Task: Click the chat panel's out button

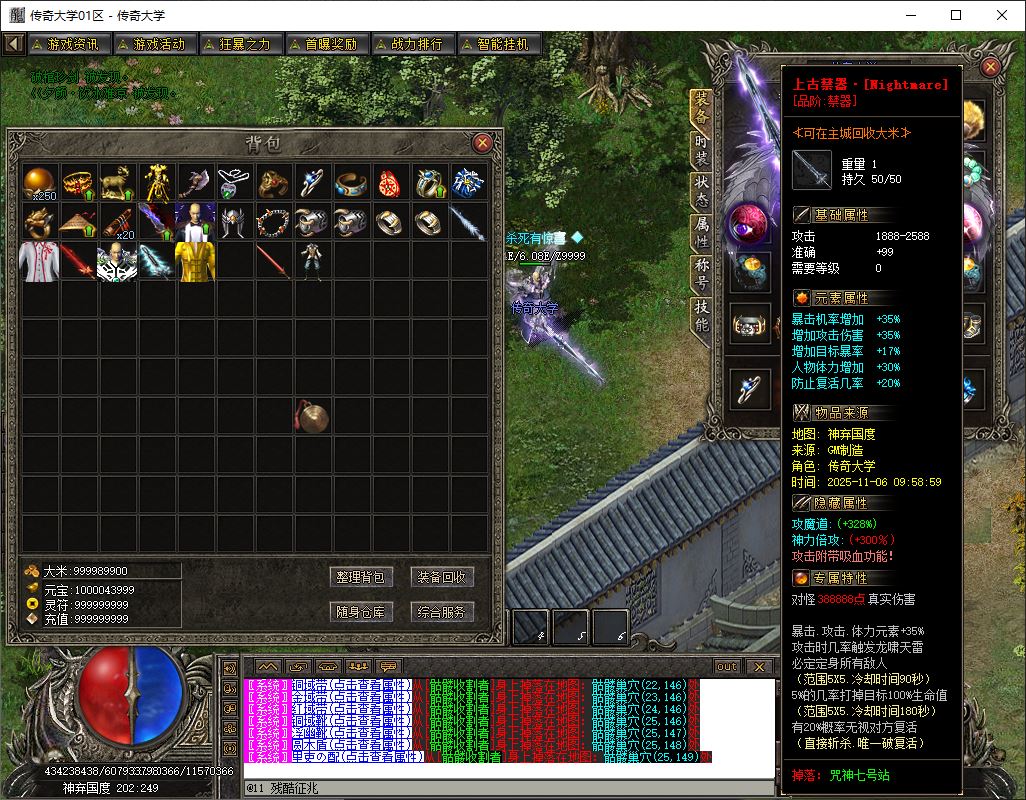Action: click(x=727, y=667)
